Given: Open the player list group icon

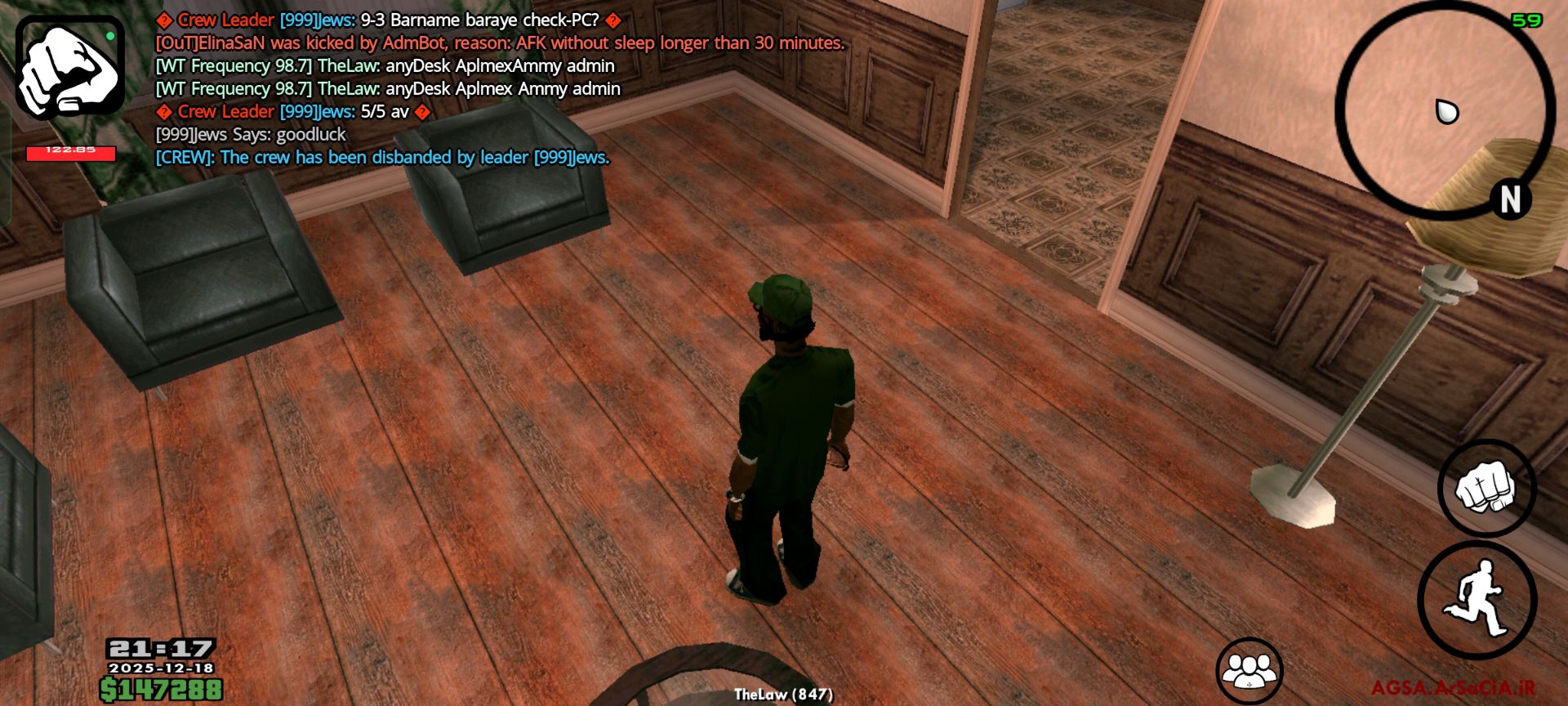Looking at the screenshot, I should [1249, 670].
